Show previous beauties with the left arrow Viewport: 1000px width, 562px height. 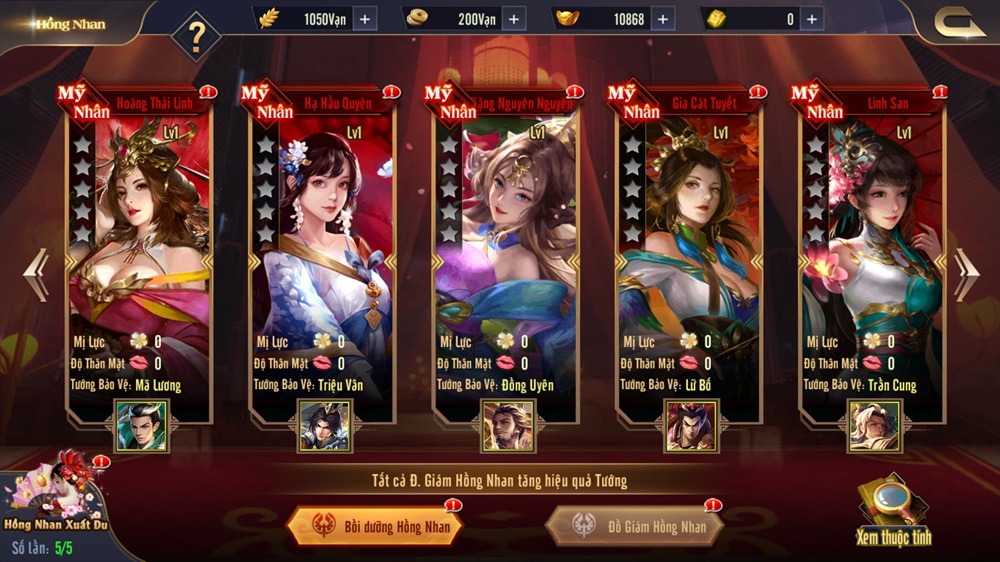pyautogui.click(x=36, y=274)
